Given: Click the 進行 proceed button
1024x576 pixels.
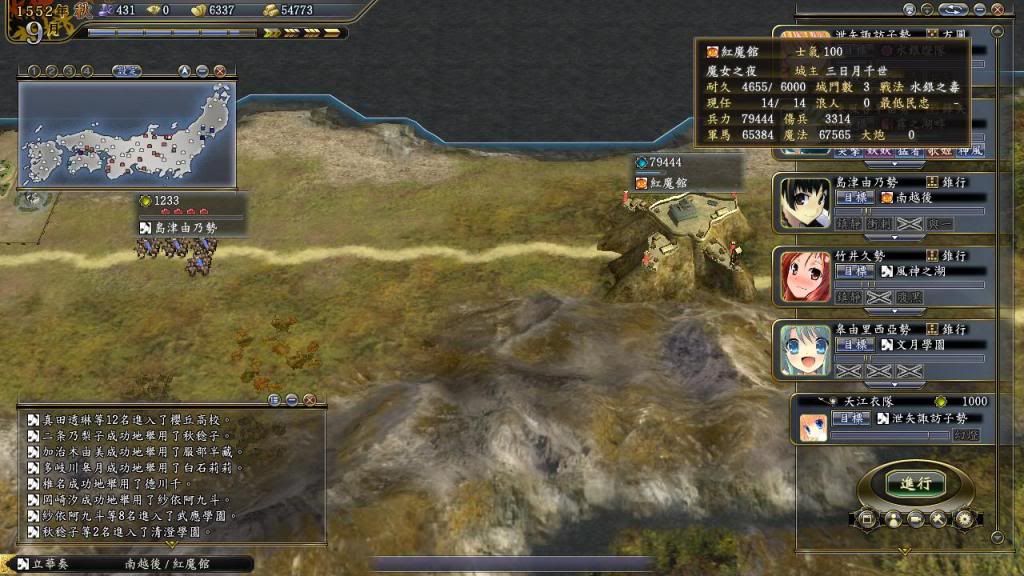Looking at the screenshot, I should point(915,483).
